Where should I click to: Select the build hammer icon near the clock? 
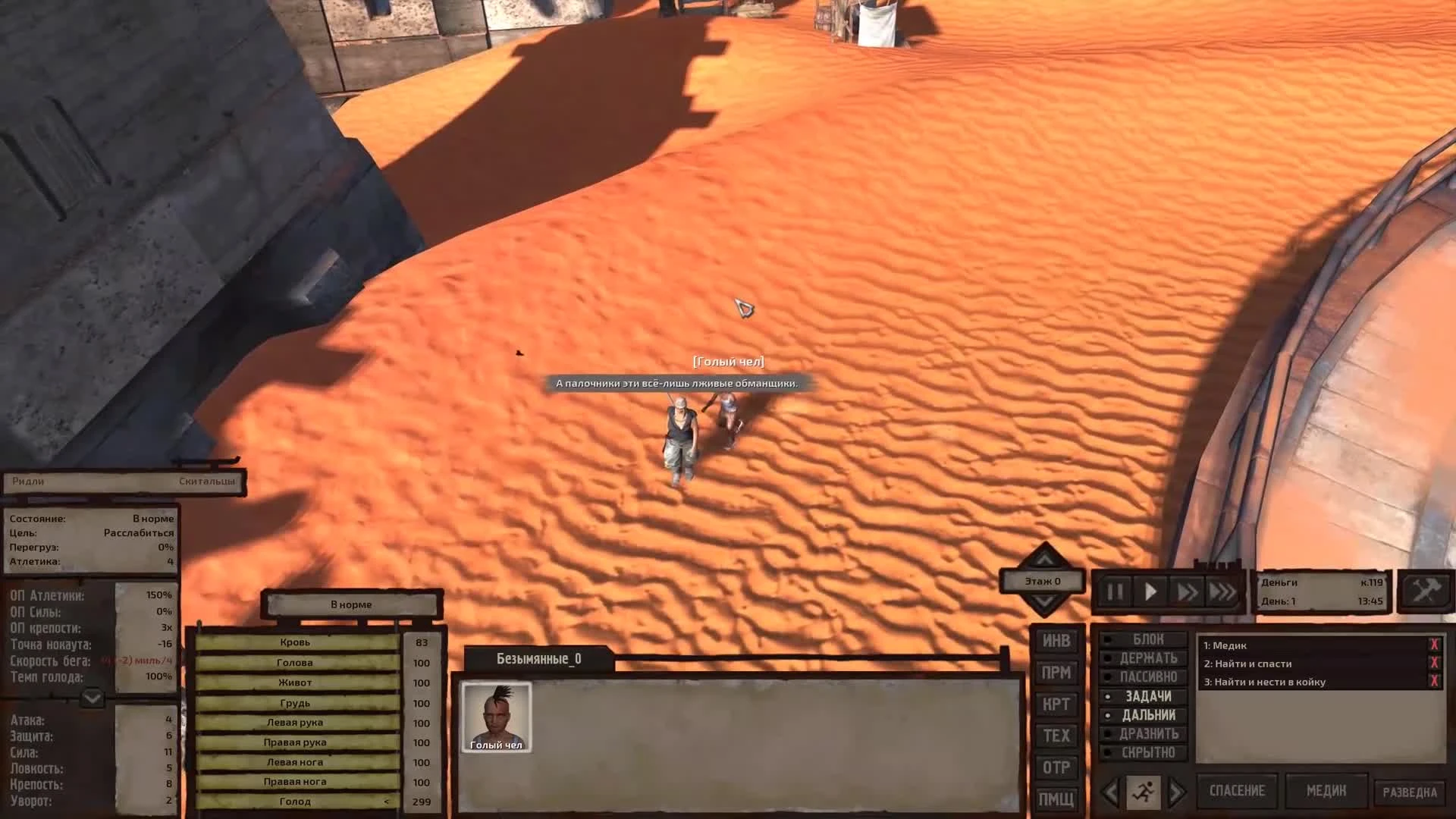pos(1424,592)
